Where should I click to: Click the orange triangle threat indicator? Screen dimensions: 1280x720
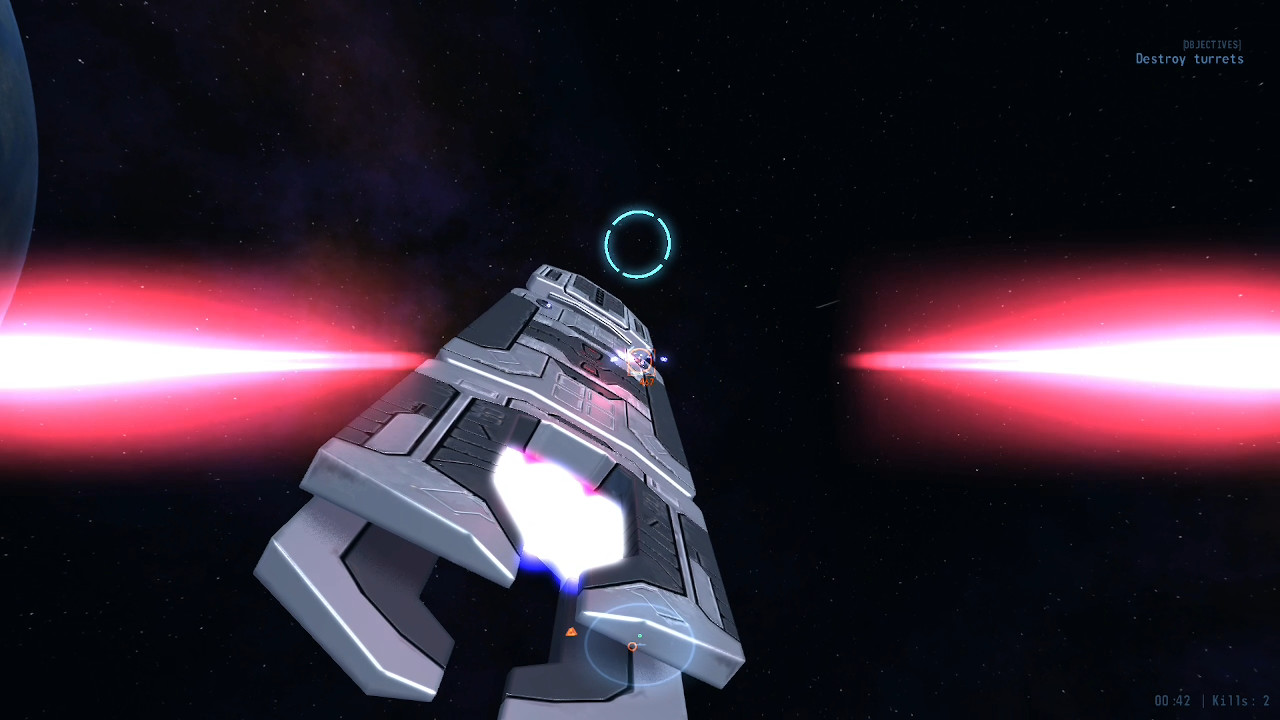pyautogui.click(x=573, y=632)
